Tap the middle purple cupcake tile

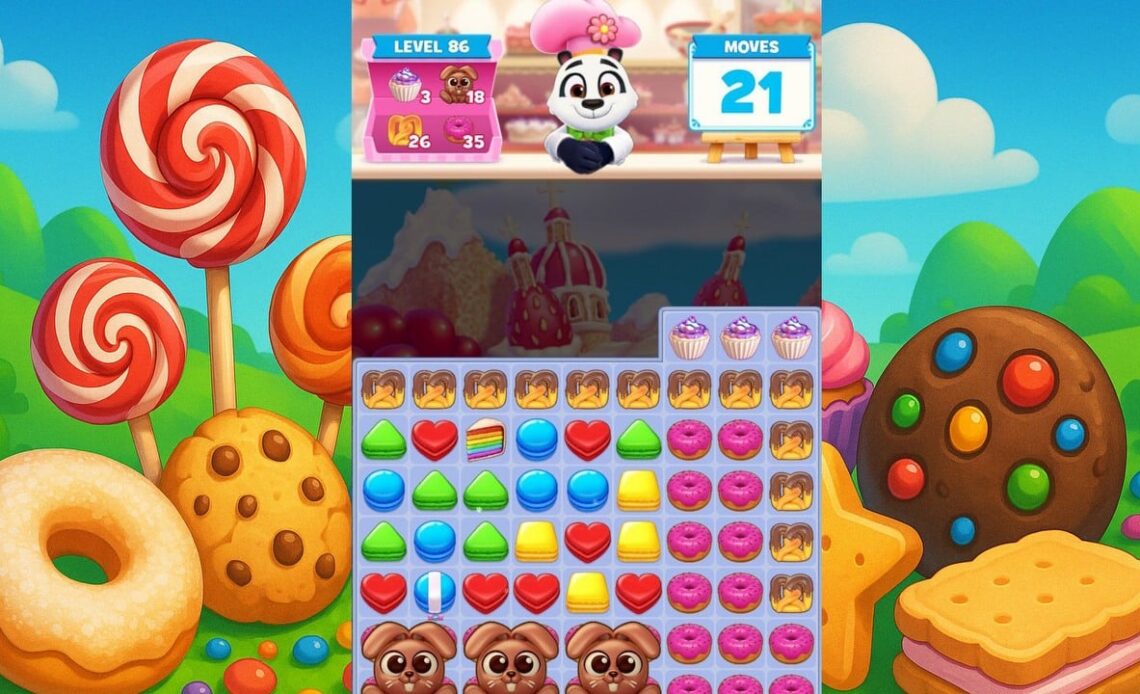coord(740,337)
